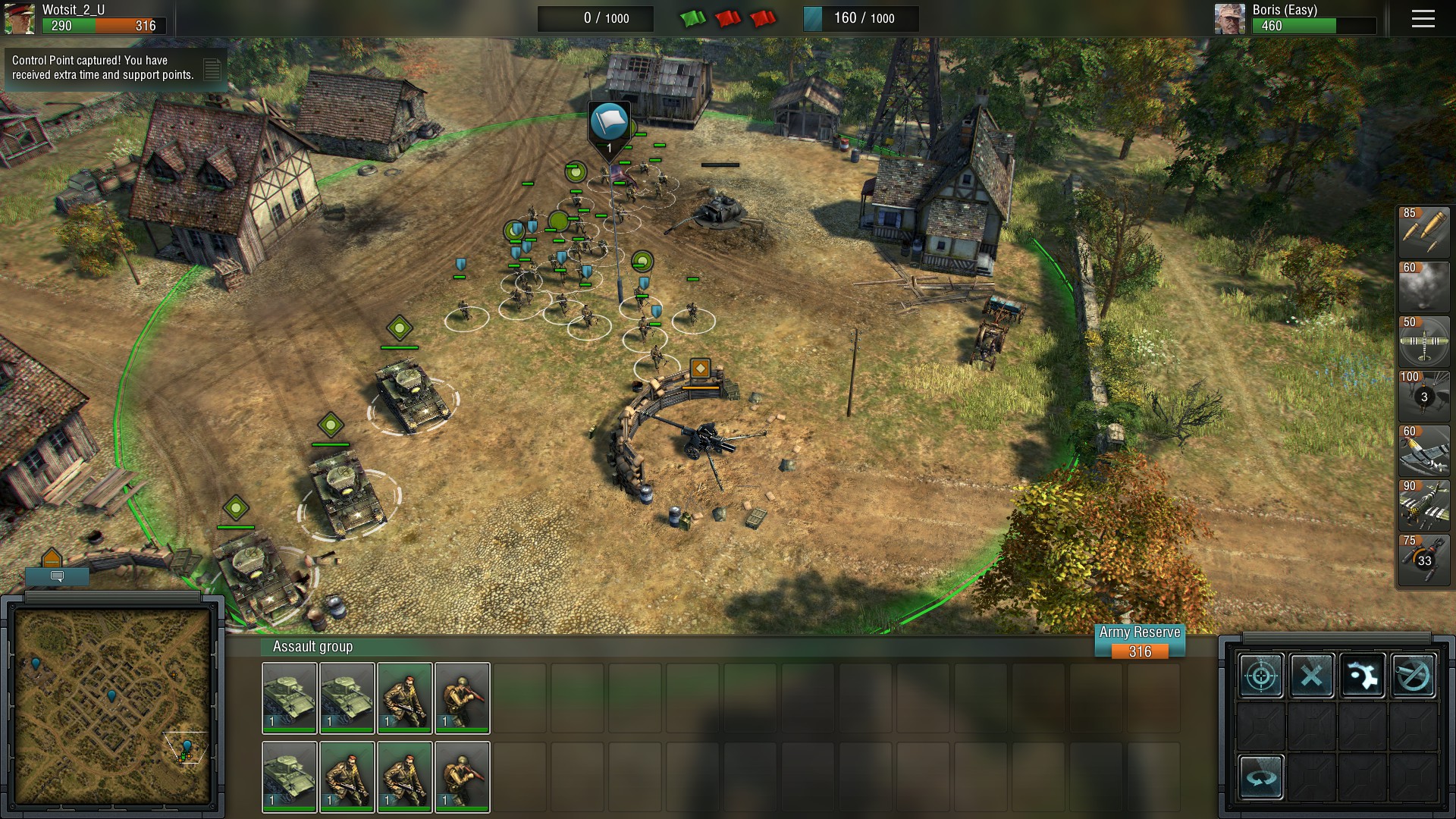The image size is (1456, 819).
Task: Activate the hold fire crossed-barrel command
Action: [x=1413, y=675]
